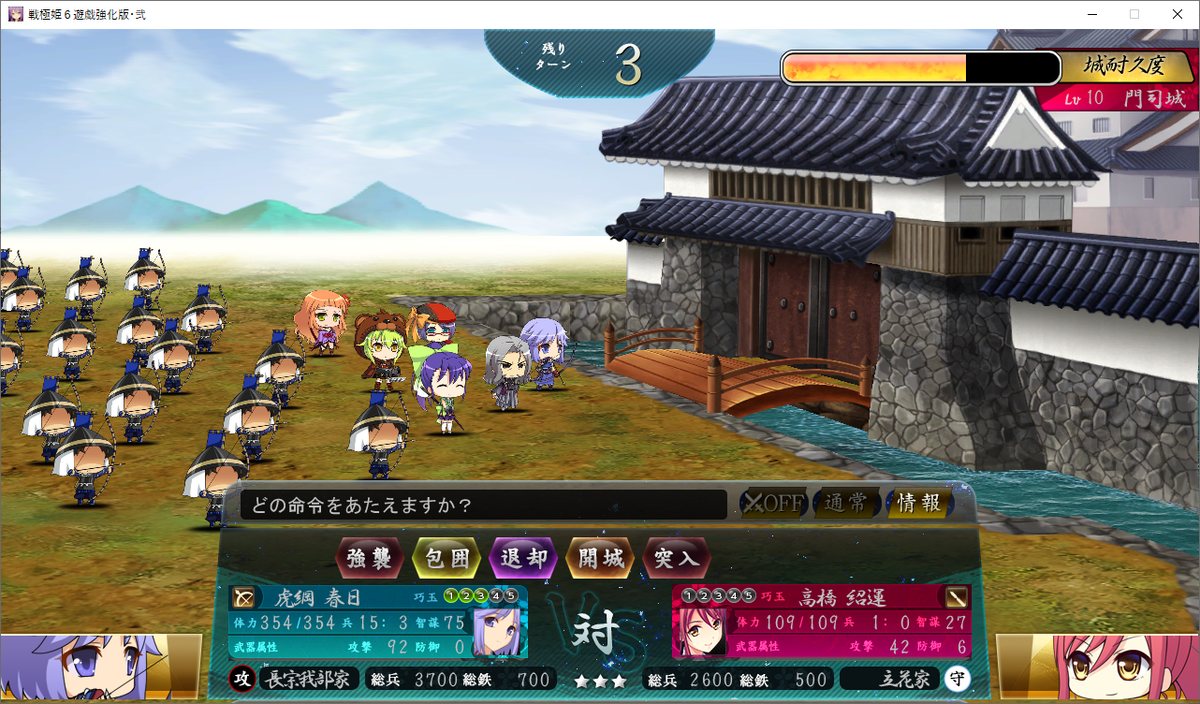Pick the 開城 surrender command
Screen dimensions: 1200x704
(x=600, y=558)
